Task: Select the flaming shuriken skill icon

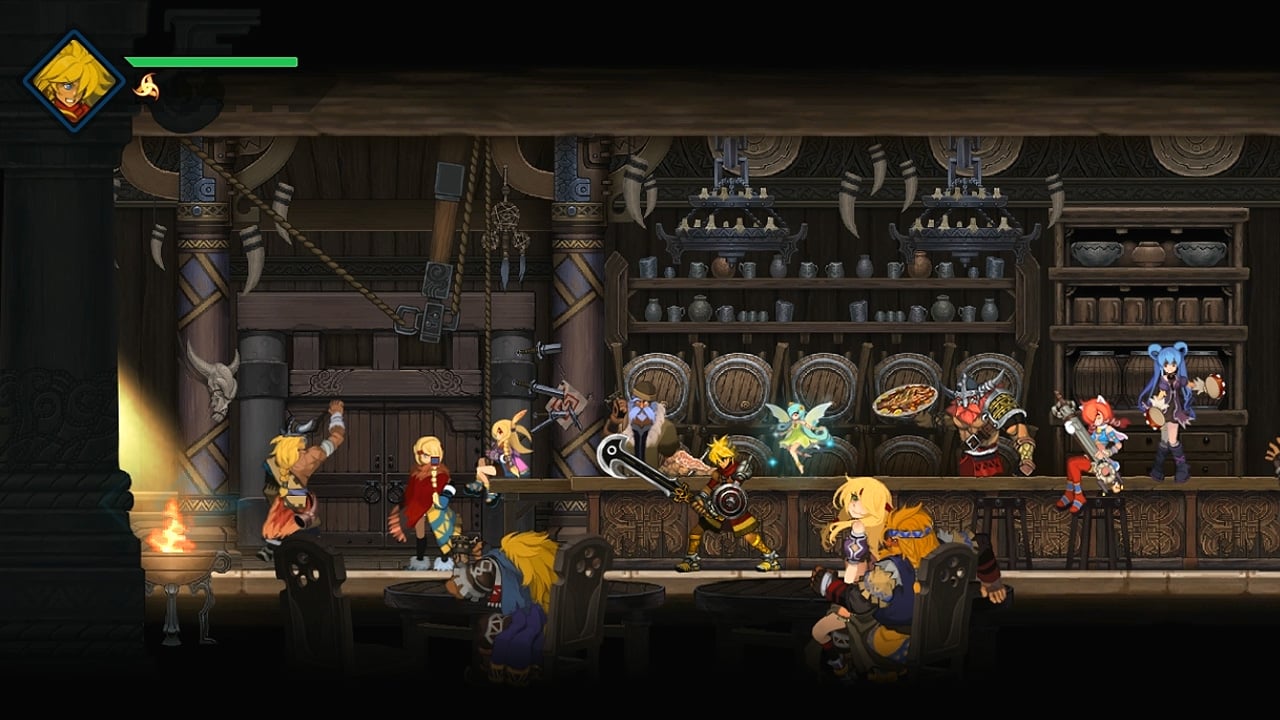Action: coord(146,87)
